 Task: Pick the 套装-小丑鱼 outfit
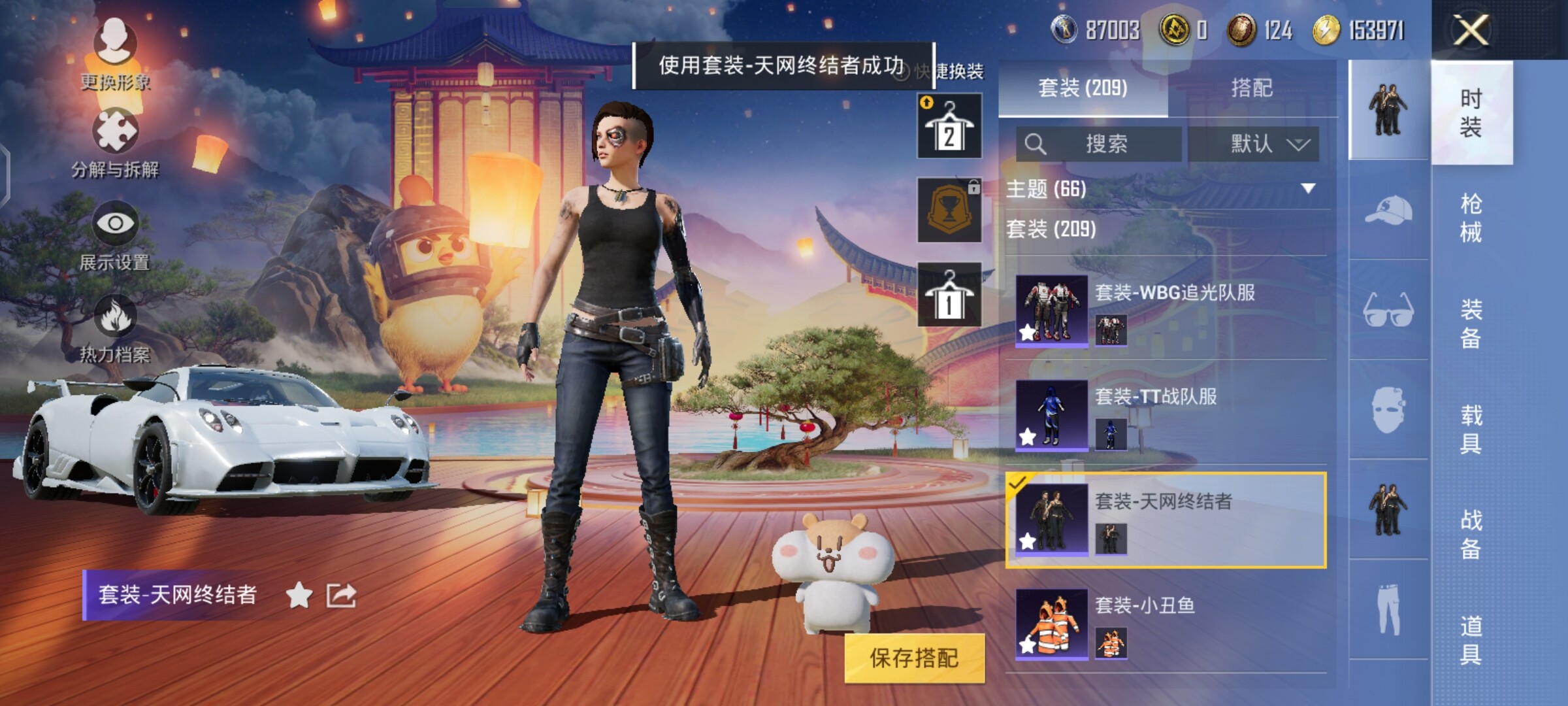pyautogui.click(x=1166, y=623)
